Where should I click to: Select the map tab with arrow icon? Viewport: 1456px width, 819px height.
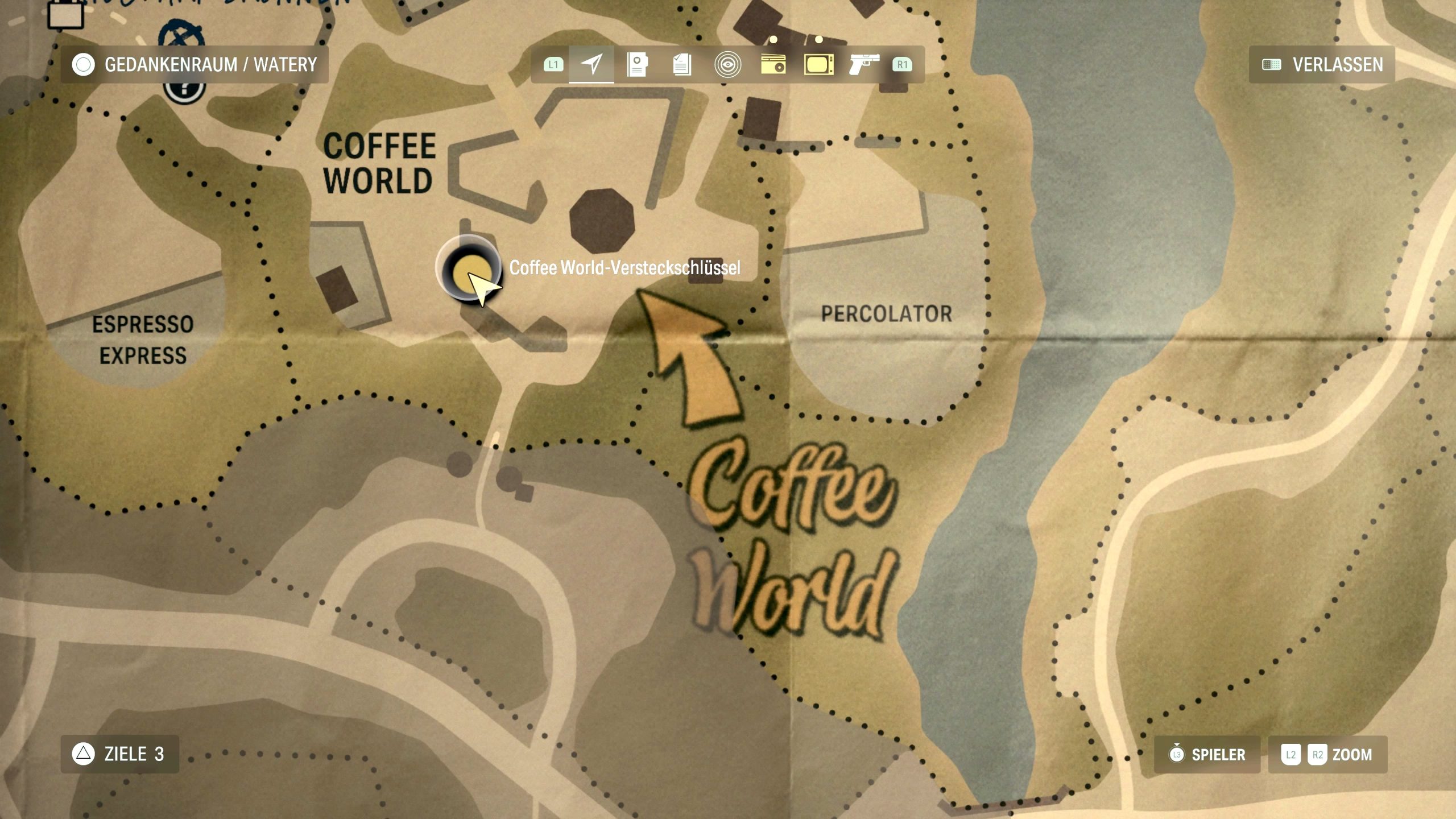click(591, 64)
